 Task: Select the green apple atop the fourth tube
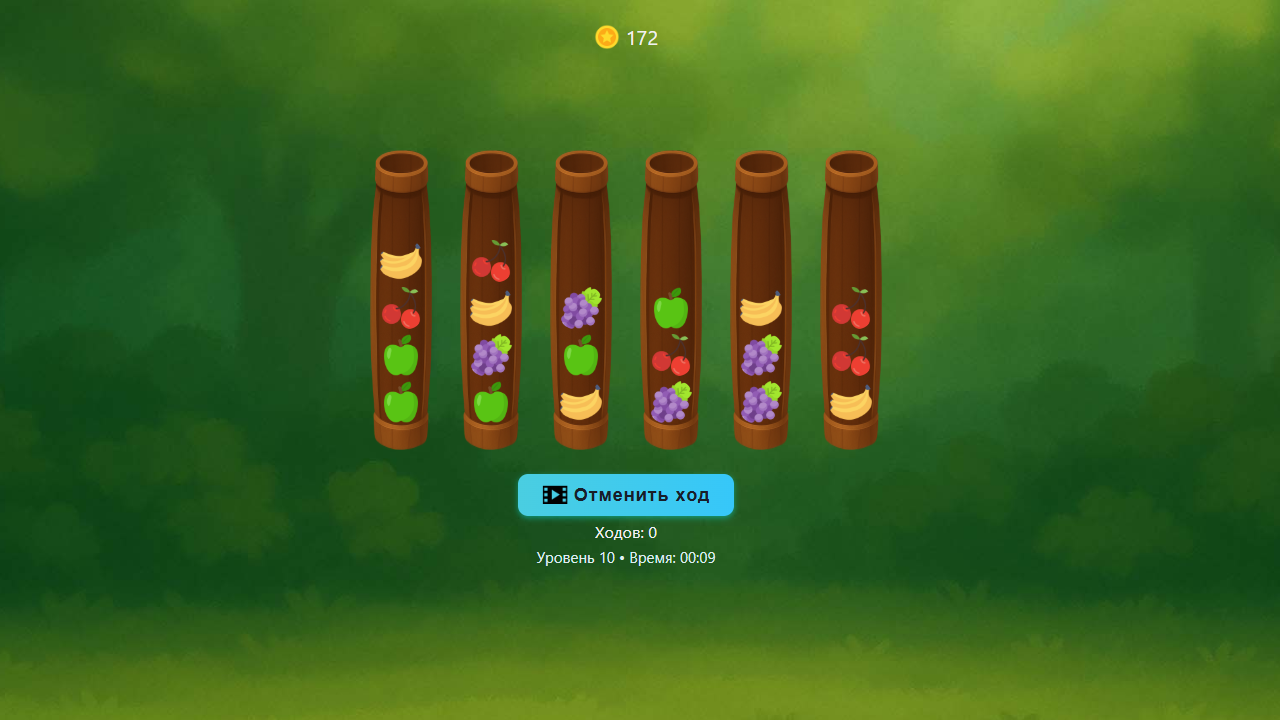(x=671, y=310)
